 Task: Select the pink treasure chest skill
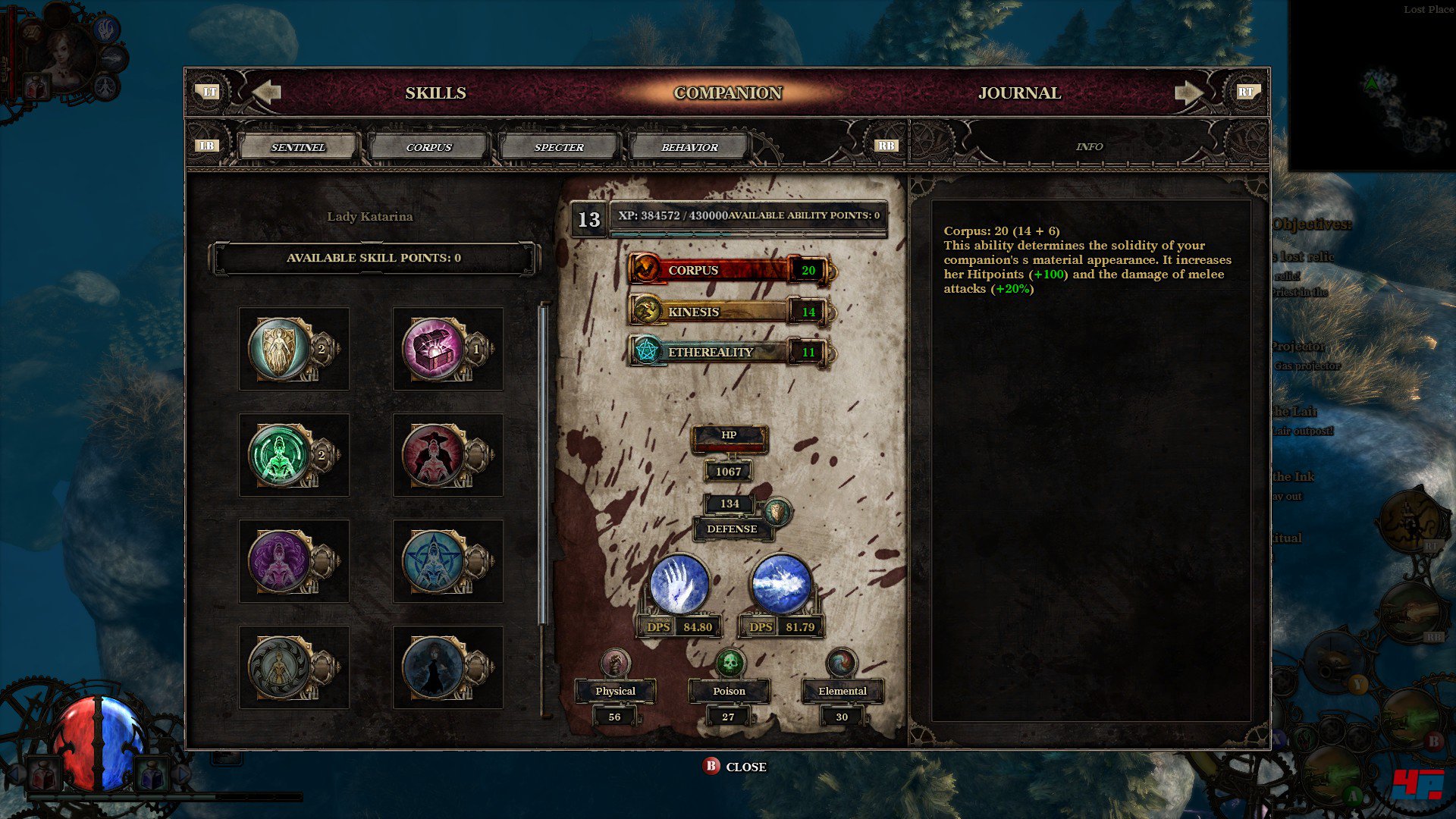pyautogui.click(x=434, y=349)
